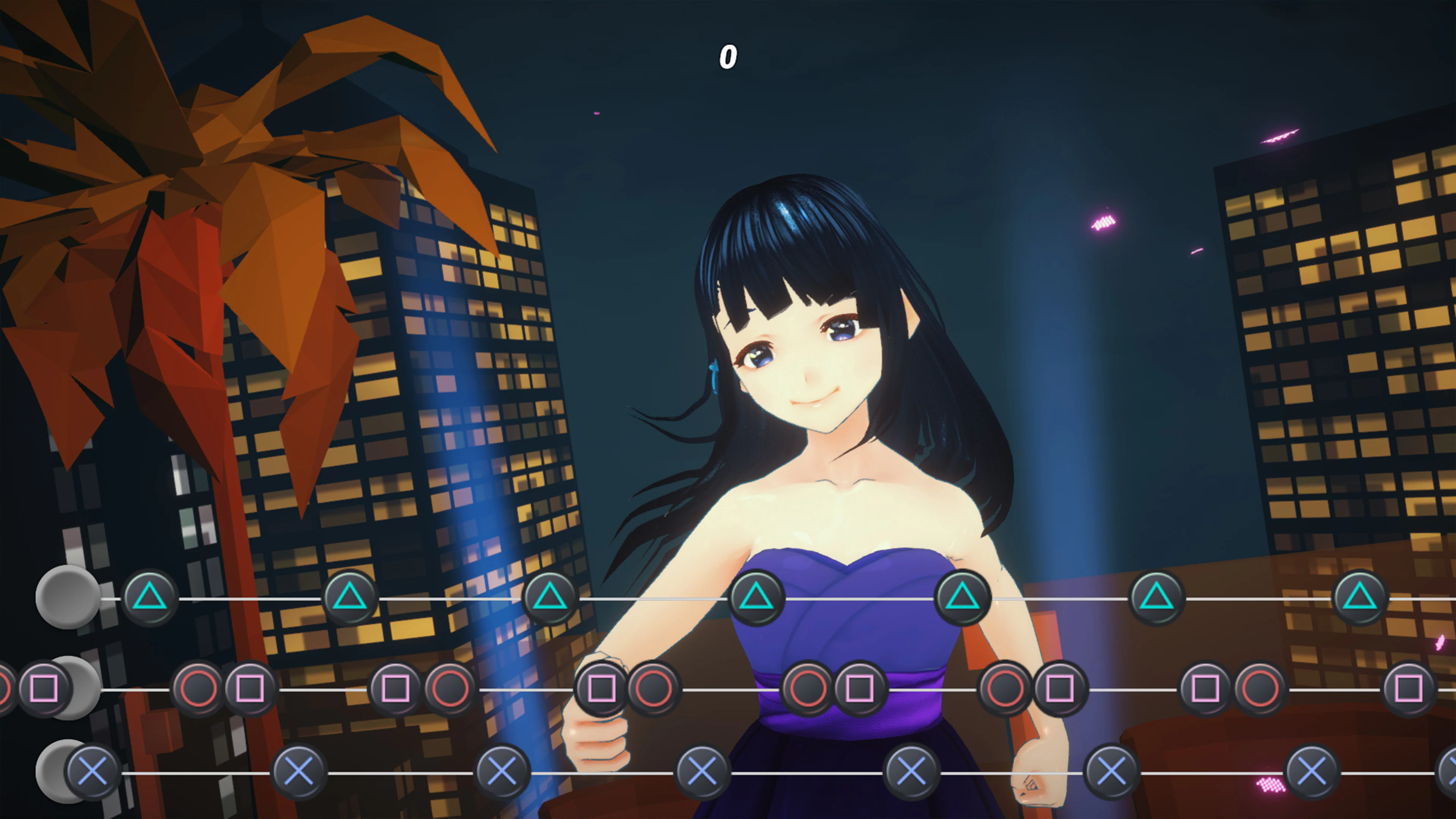Select the score counter showing 0
Screen dimensions: 1456x819
click(x=729, y=56)
